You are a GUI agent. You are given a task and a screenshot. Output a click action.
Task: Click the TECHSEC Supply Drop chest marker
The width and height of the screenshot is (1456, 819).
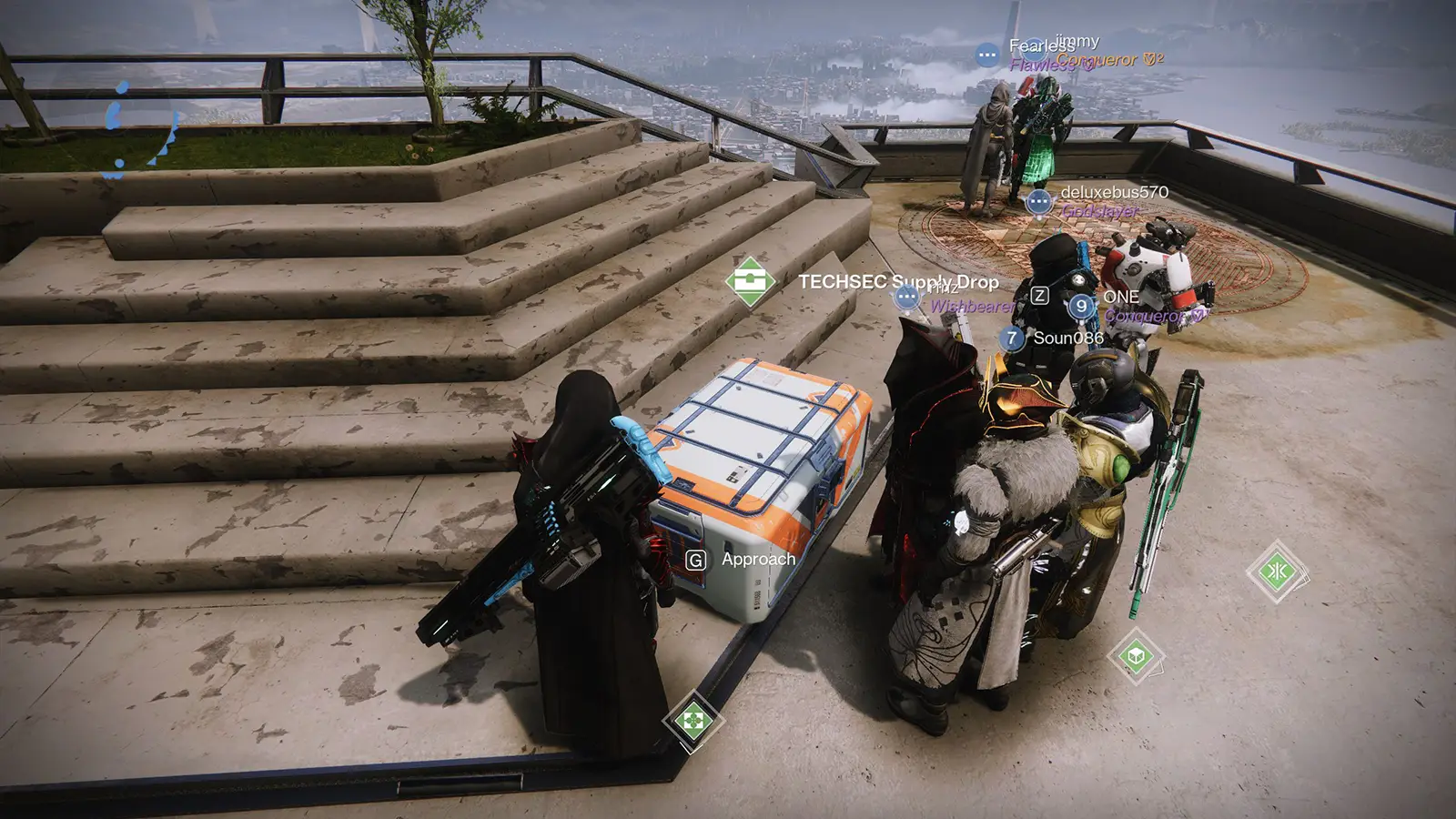click(x=750, y=281)
